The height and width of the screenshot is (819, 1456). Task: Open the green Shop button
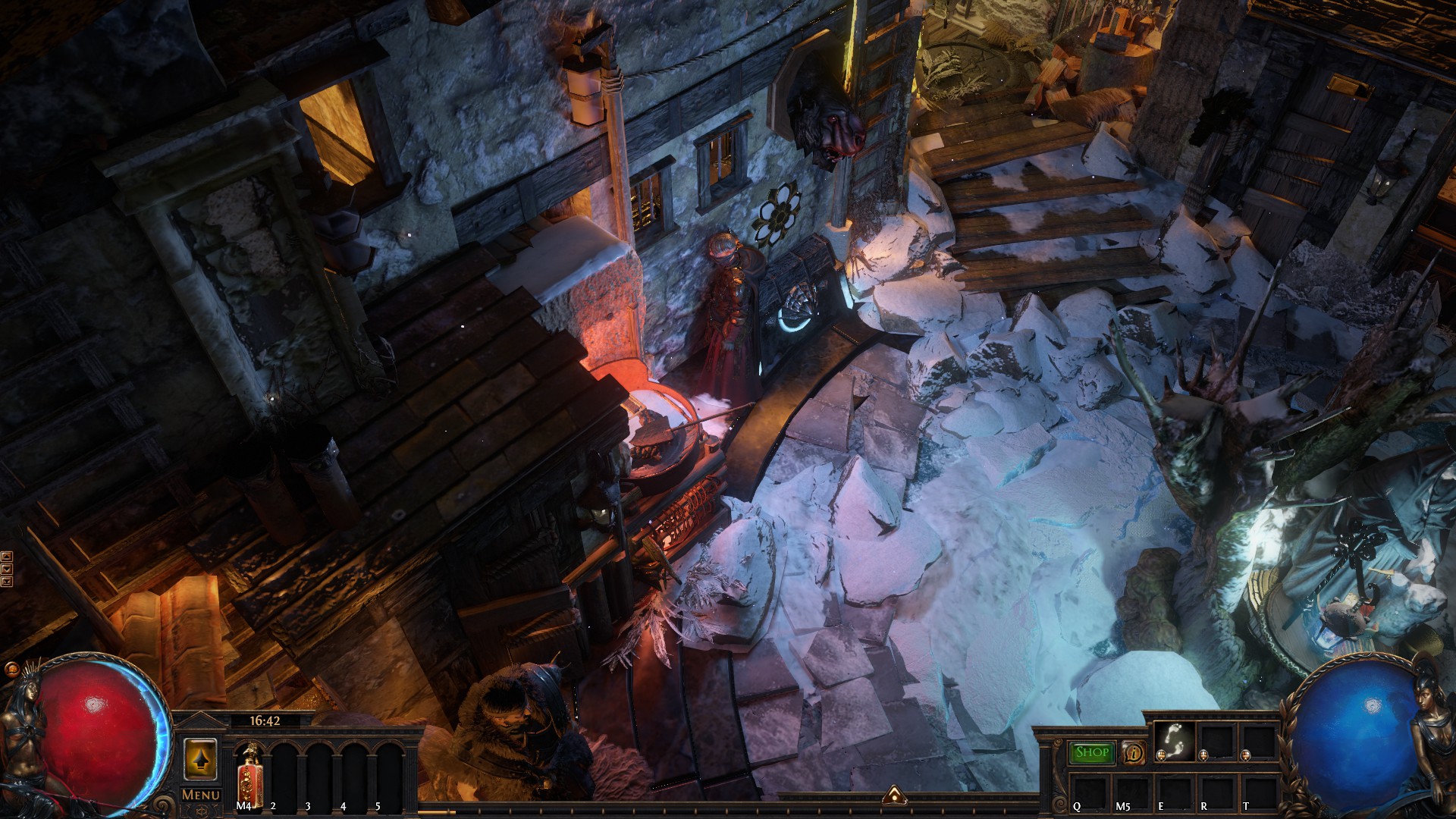coord(1092,752)
